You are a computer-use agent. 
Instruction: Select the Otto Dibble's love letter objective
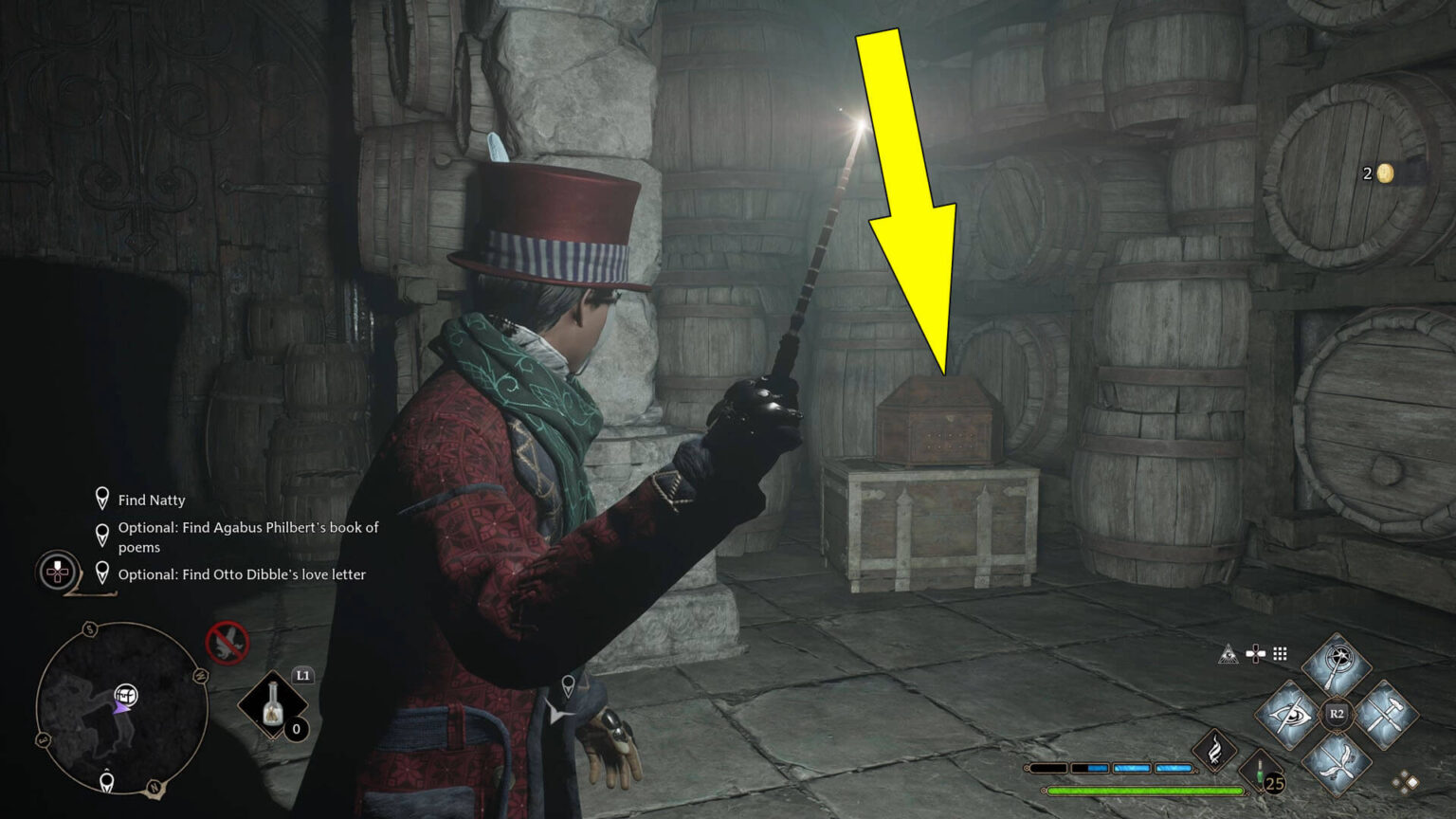(x=243, y=574)
